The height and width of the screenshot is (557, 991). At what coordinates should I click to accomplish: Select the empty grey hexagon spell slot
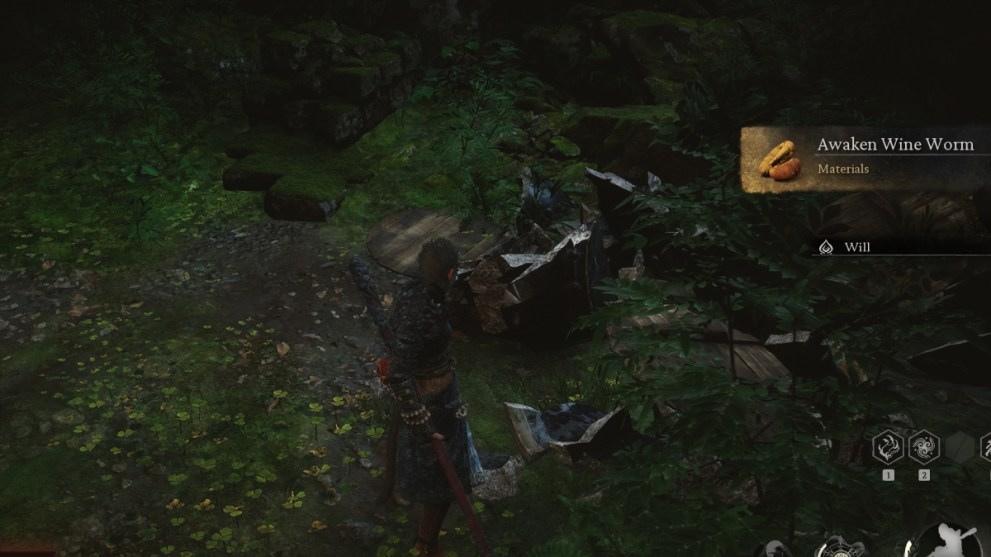[x=958, y=446]
